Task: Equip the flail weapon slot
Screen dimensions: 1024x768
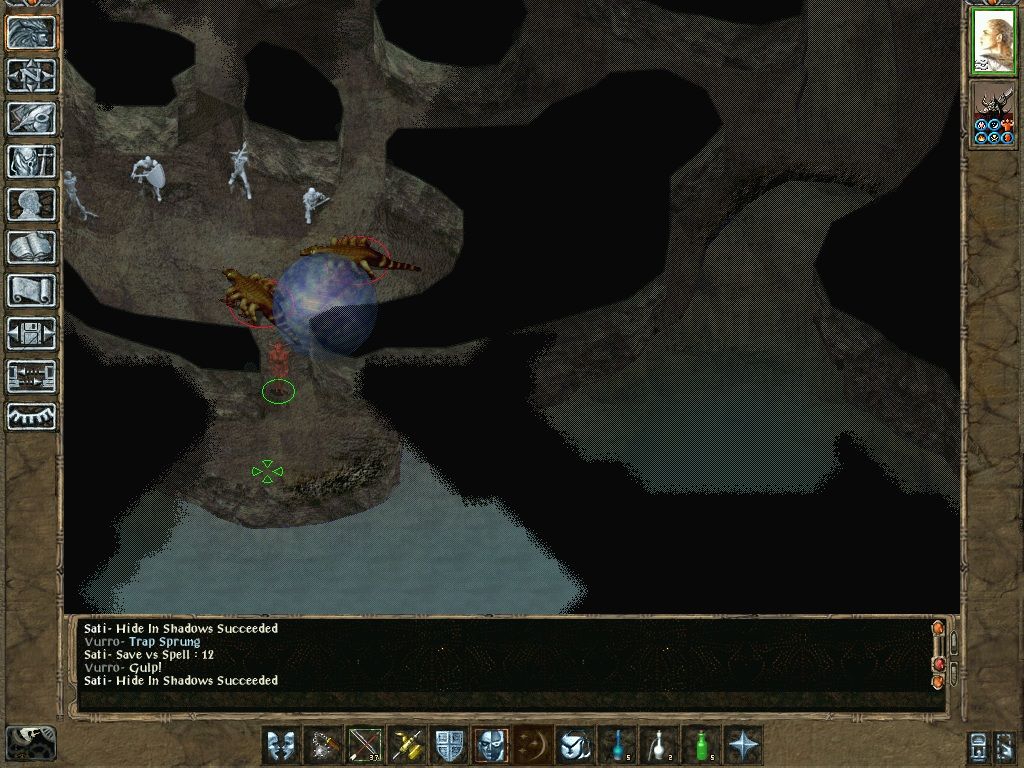Action: tap(323, 745)
